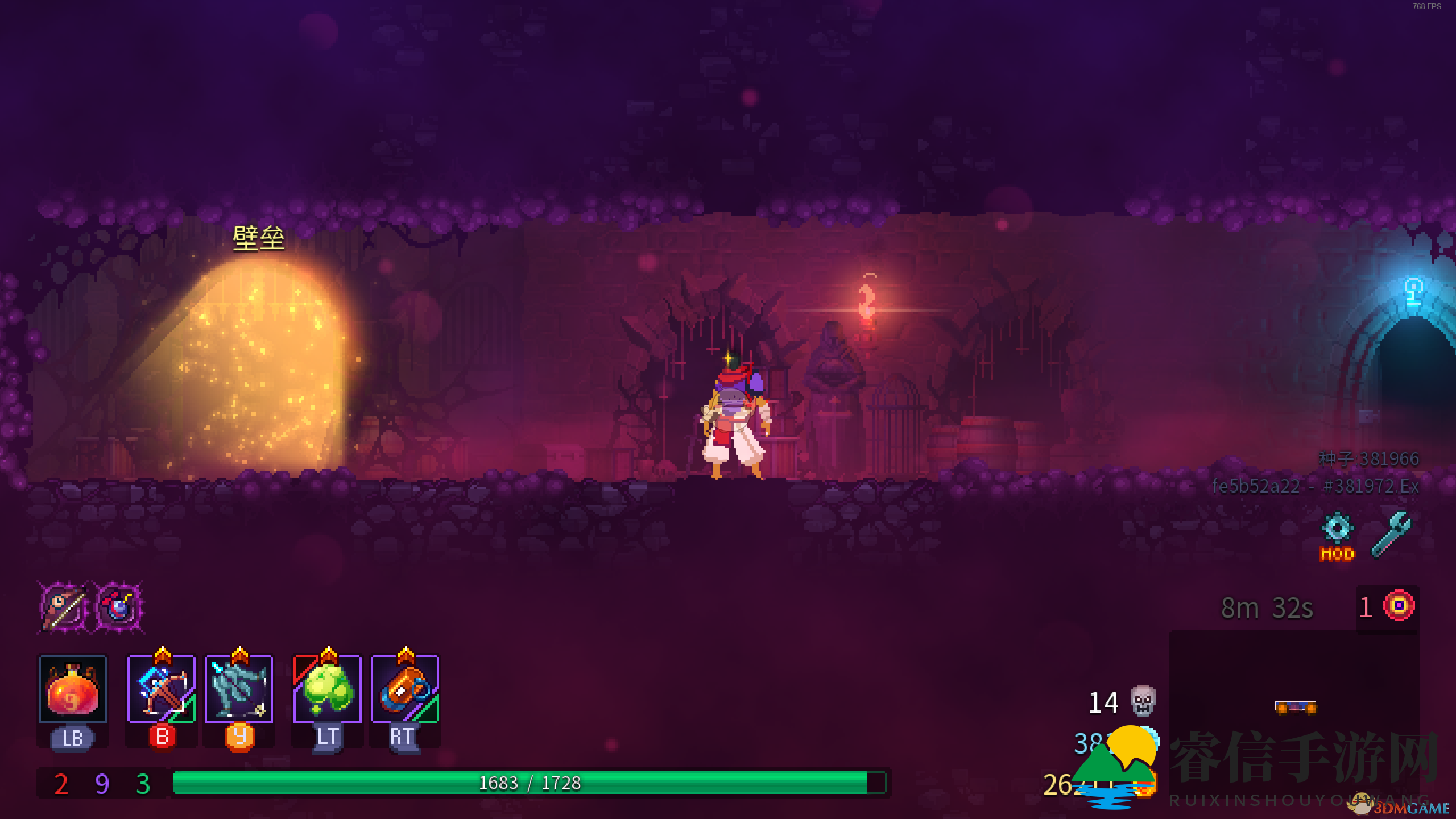The image size is (1456, 819).
Task: Click the boss stem cell indicator
Action: pyautogui.click(x=1399, y=606)
